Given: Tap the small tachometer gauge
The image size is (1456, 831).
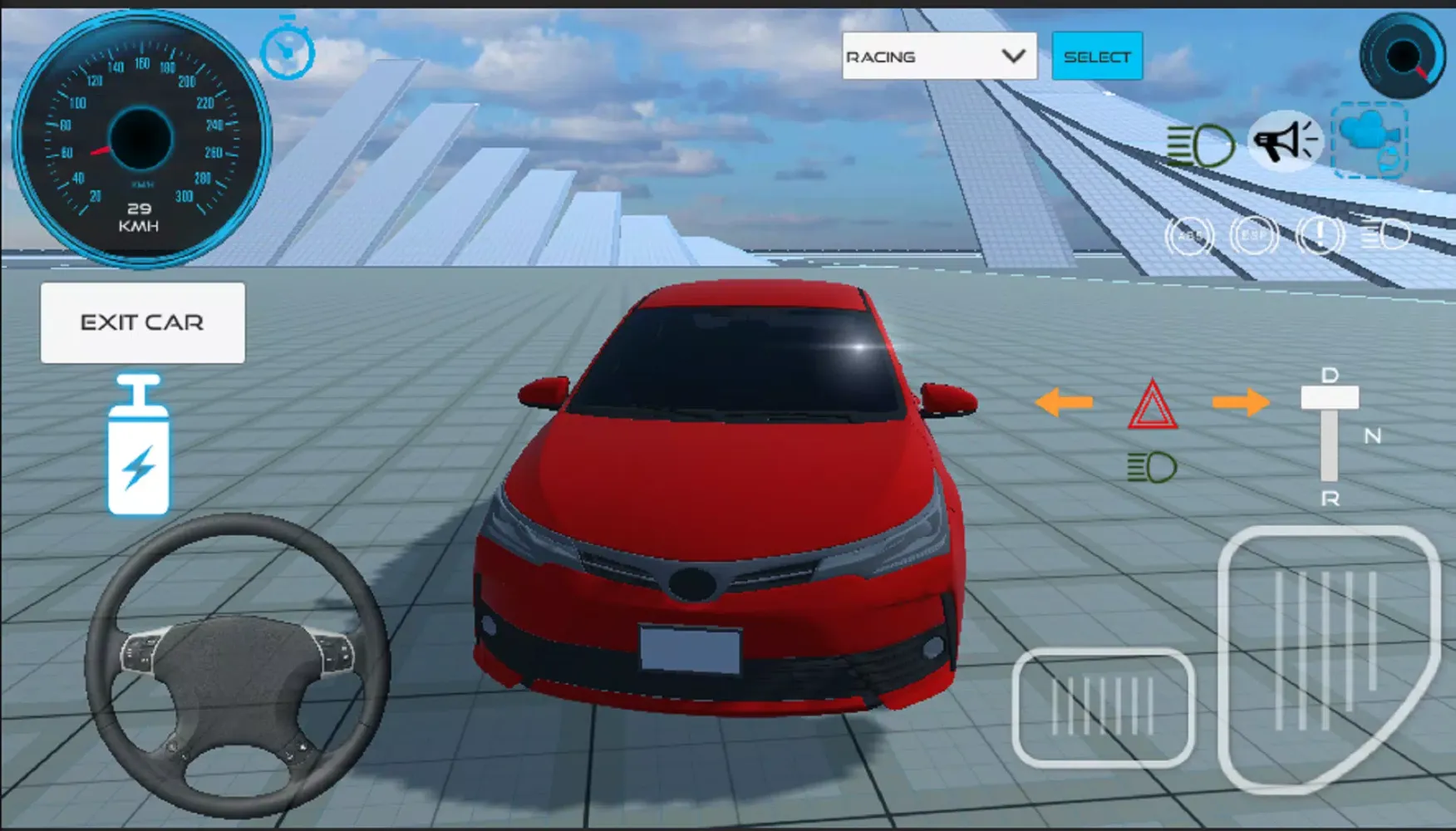Looking at the screenshot, I should coord(1403,57).
